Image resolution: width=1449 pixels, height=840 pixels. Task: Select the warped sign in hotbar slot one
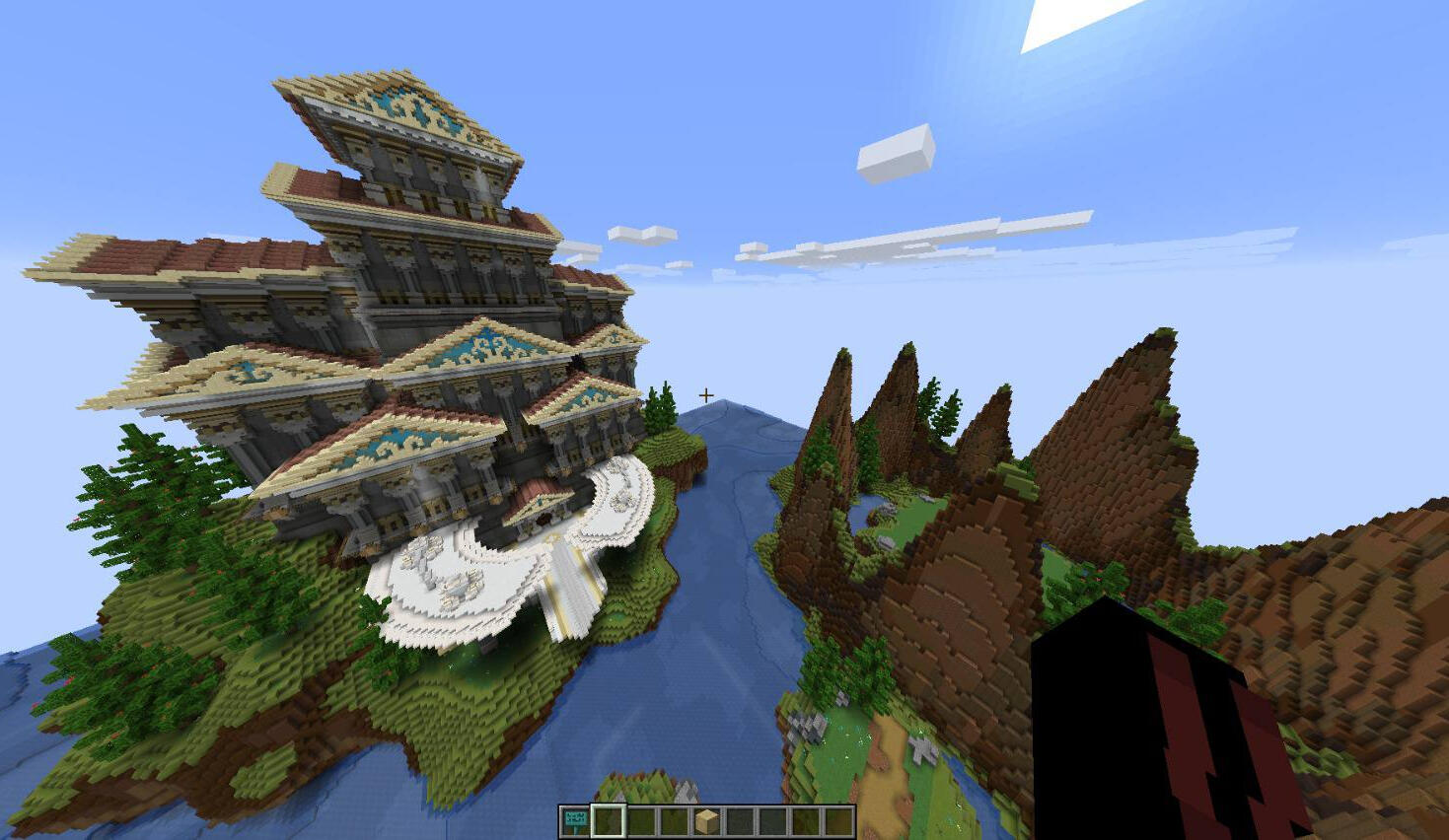pyautogui.click(x=575, y=818)
